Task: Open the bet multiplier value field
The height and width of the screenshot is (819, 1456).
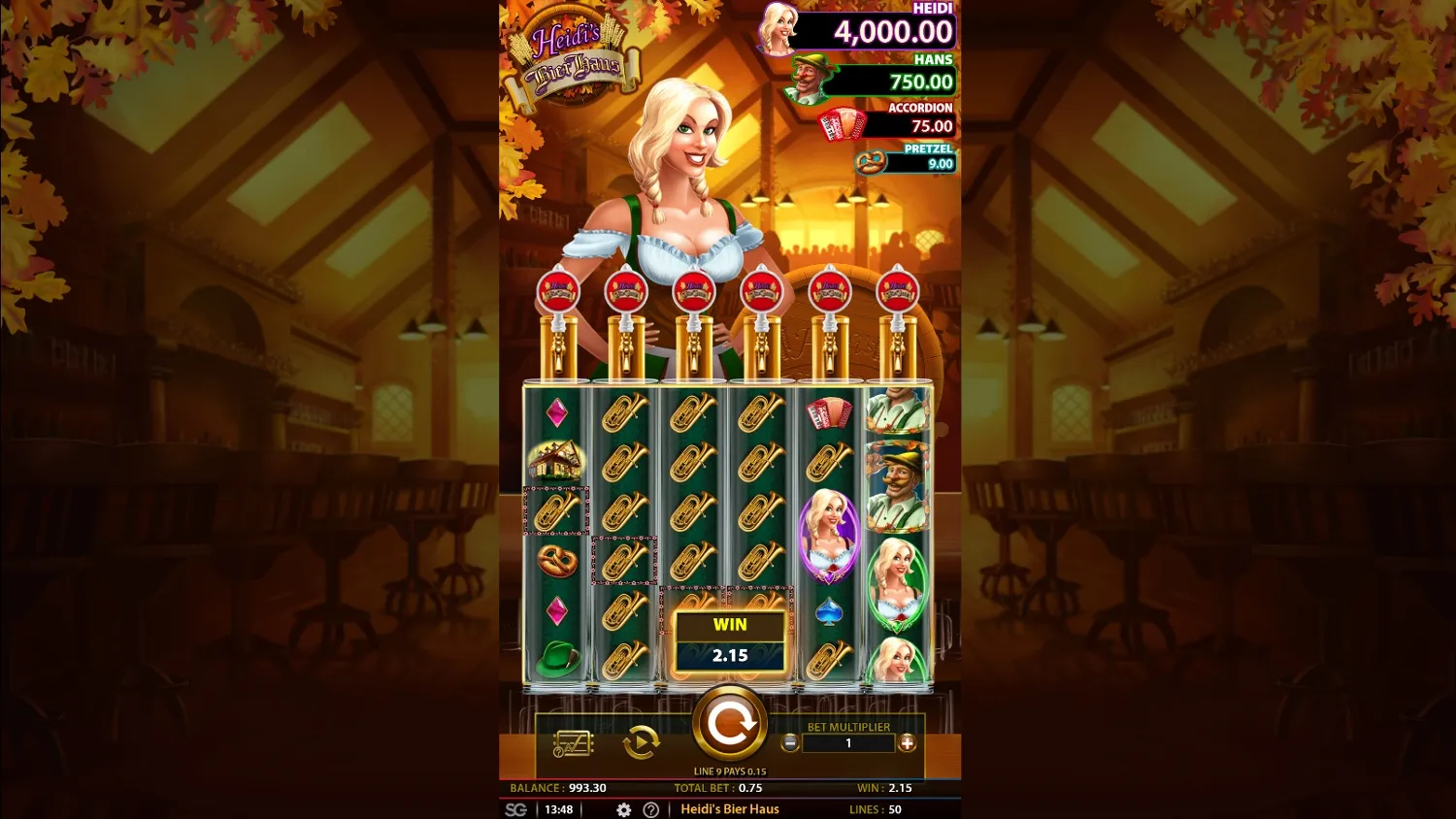Action: click(x=848, y=743)
